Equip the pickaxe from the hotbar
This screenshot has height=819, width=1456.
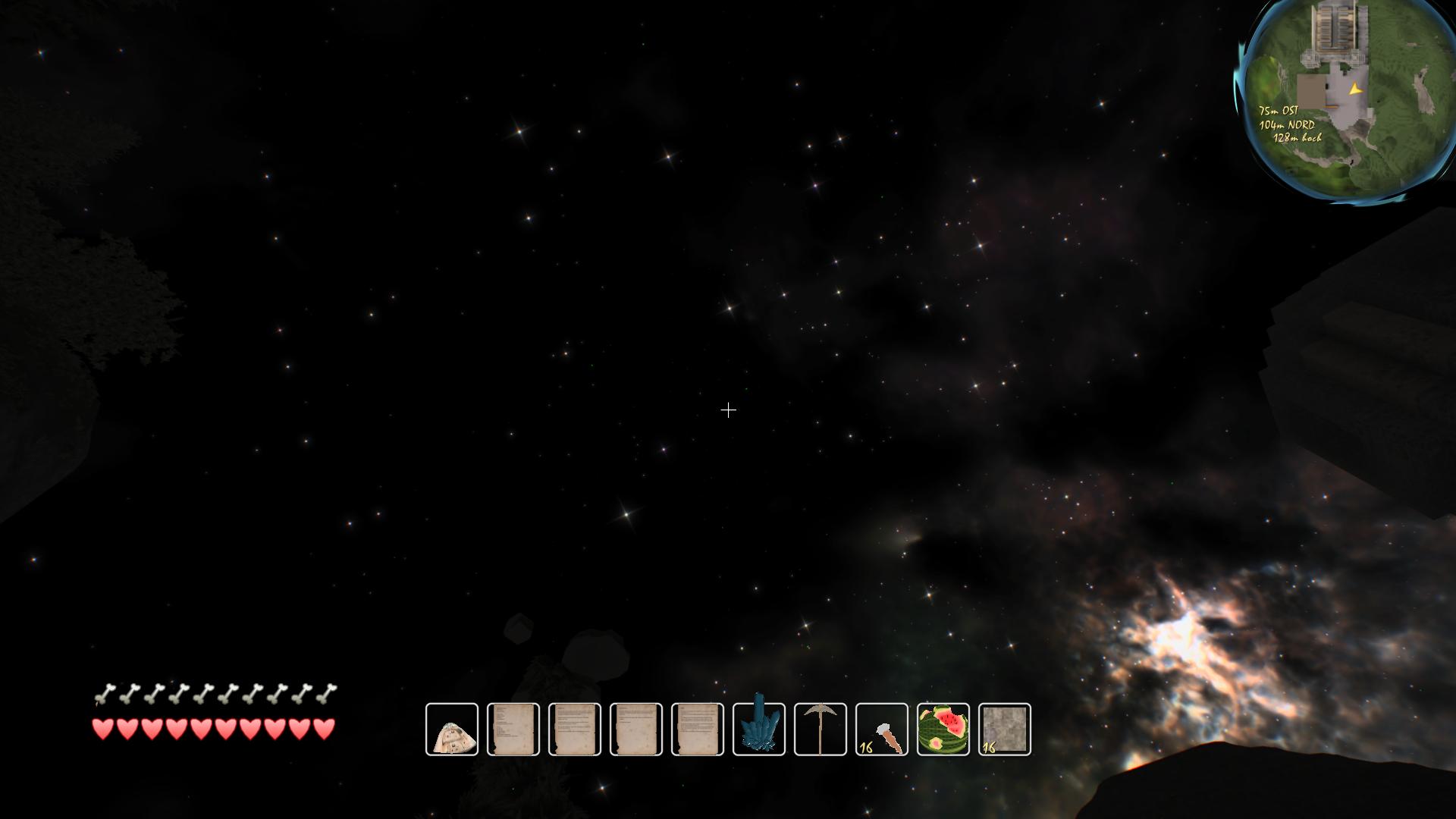(x=821, y=730)
